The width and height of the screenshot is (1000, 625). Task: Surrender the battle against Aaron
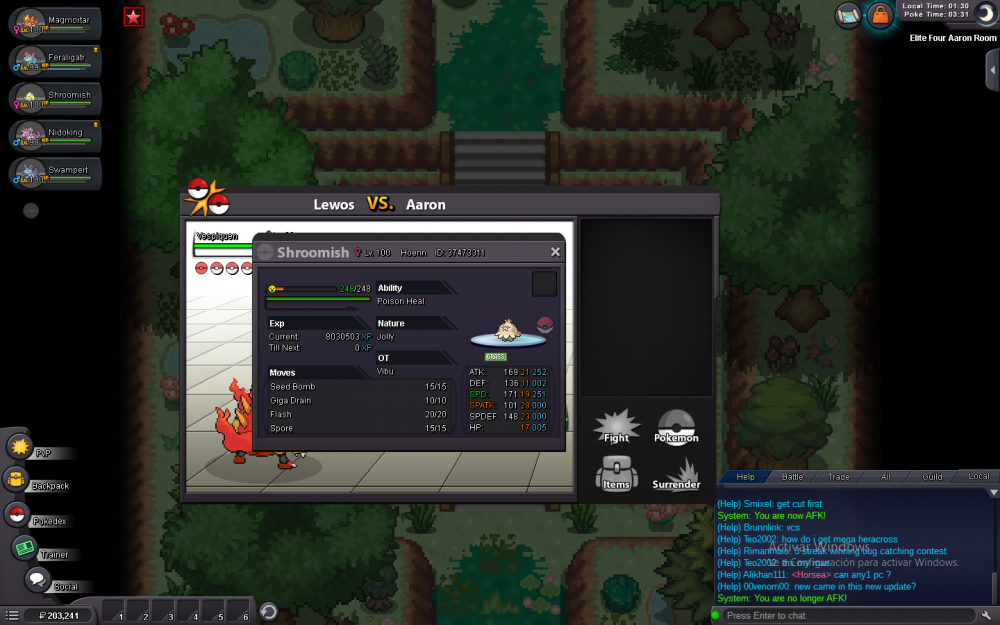click(676, 474)
